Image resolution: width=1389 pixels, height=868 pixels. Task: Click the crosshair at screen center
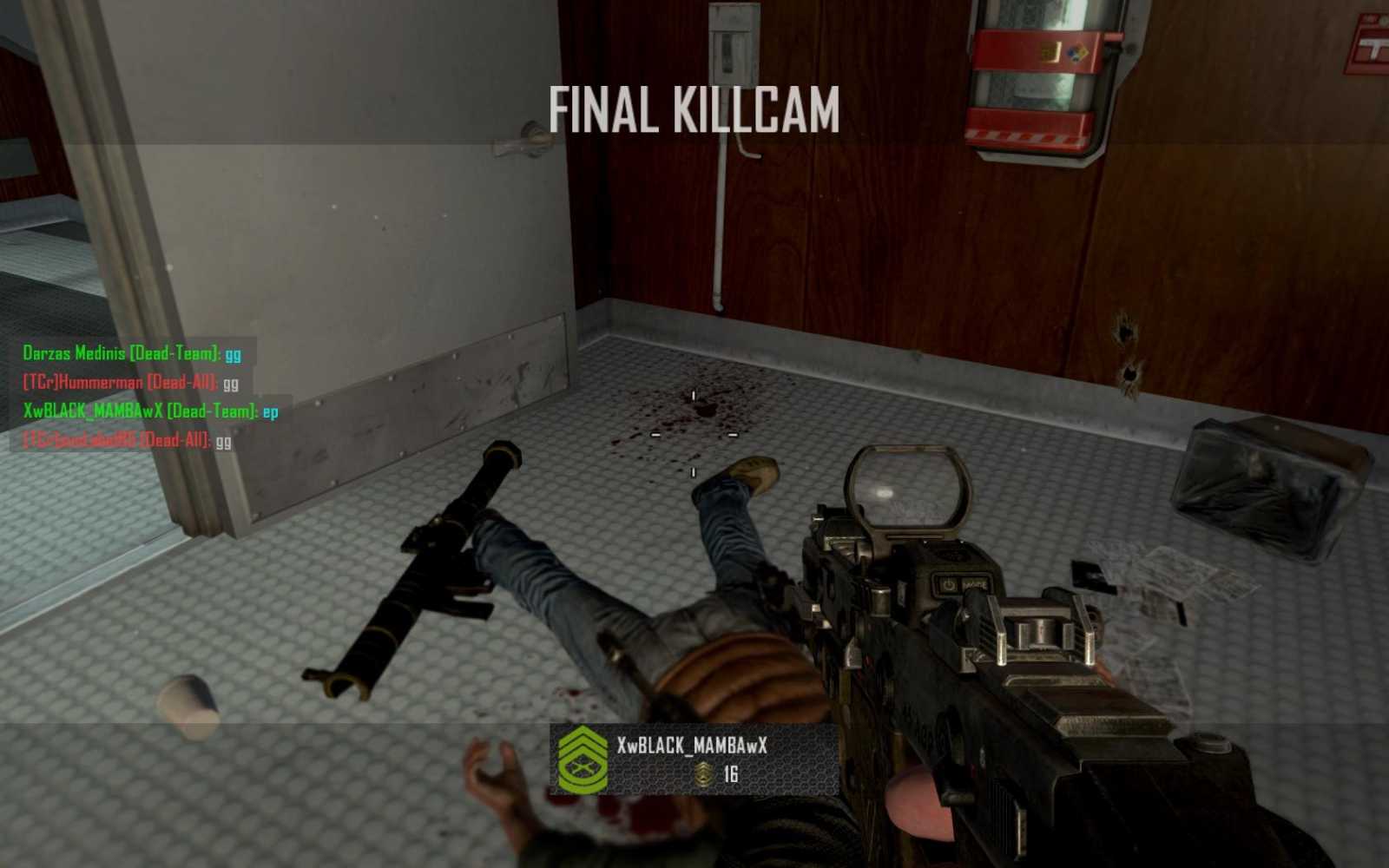click(693, 432)
